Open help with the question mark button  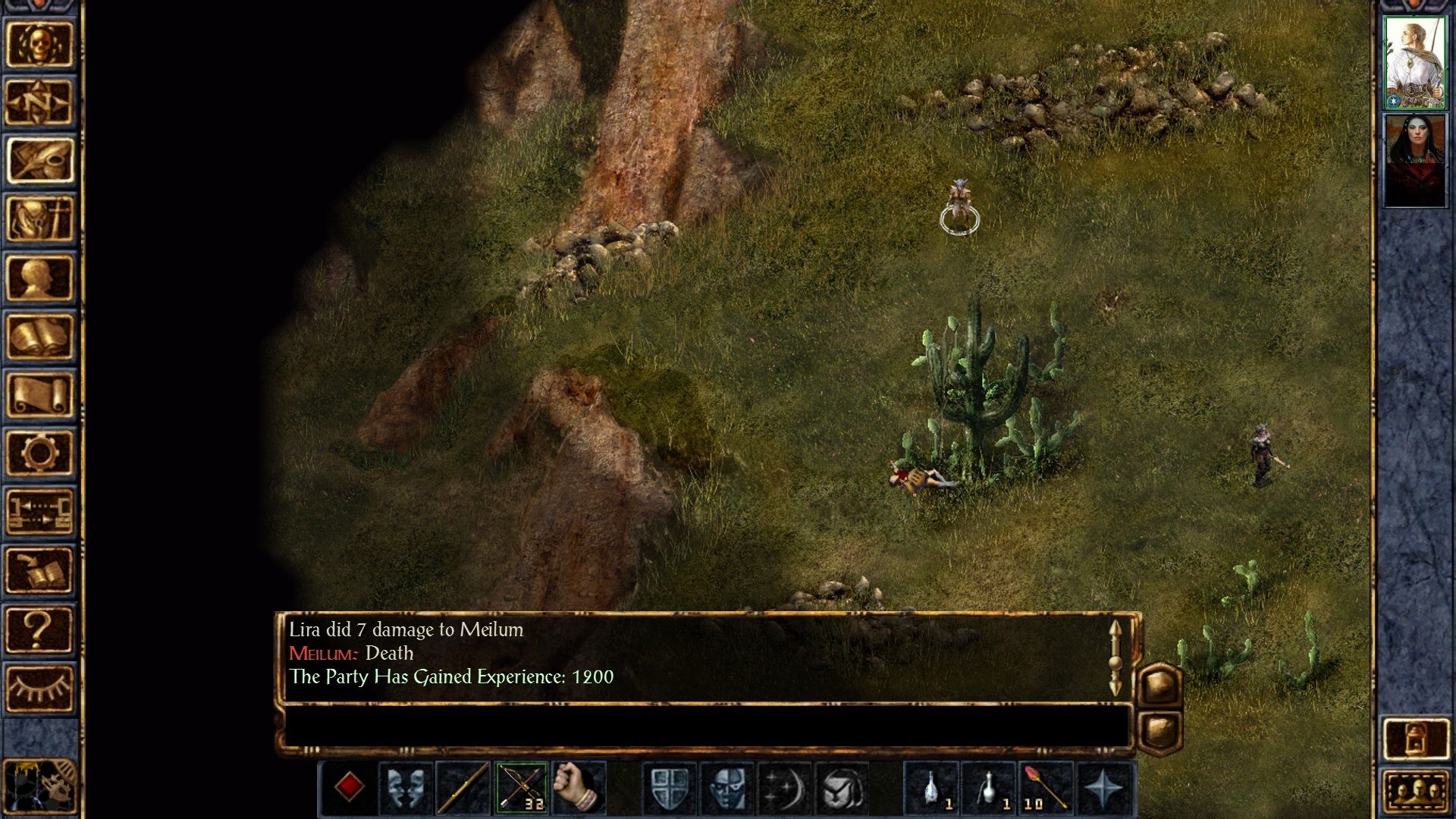[39, 629]
